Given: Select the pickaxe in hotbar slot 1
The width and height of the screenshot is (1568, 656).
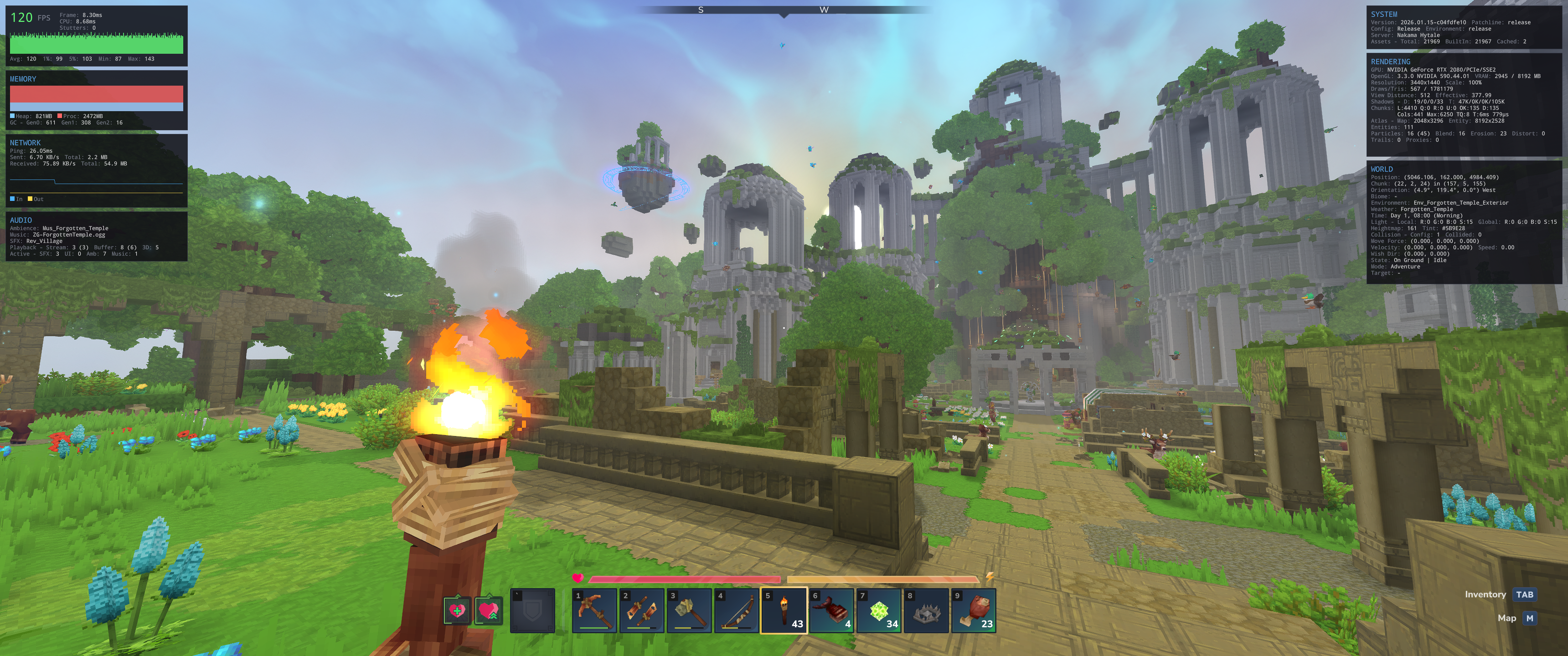Looking at the screenshot, I should (594, 610).
